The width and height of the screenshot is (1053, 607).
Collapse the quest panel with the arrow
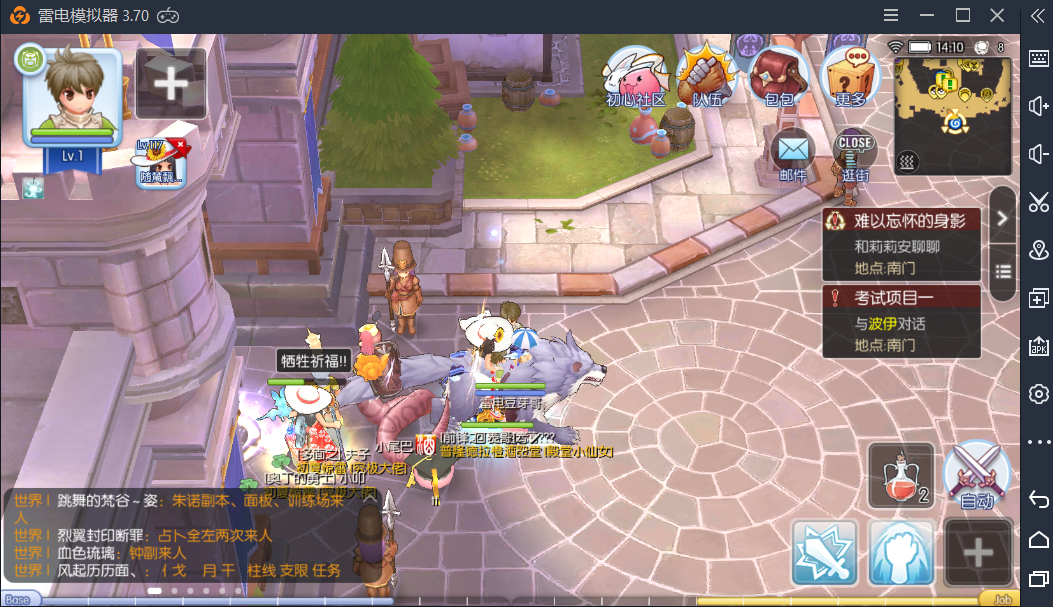pos(1002,218)
